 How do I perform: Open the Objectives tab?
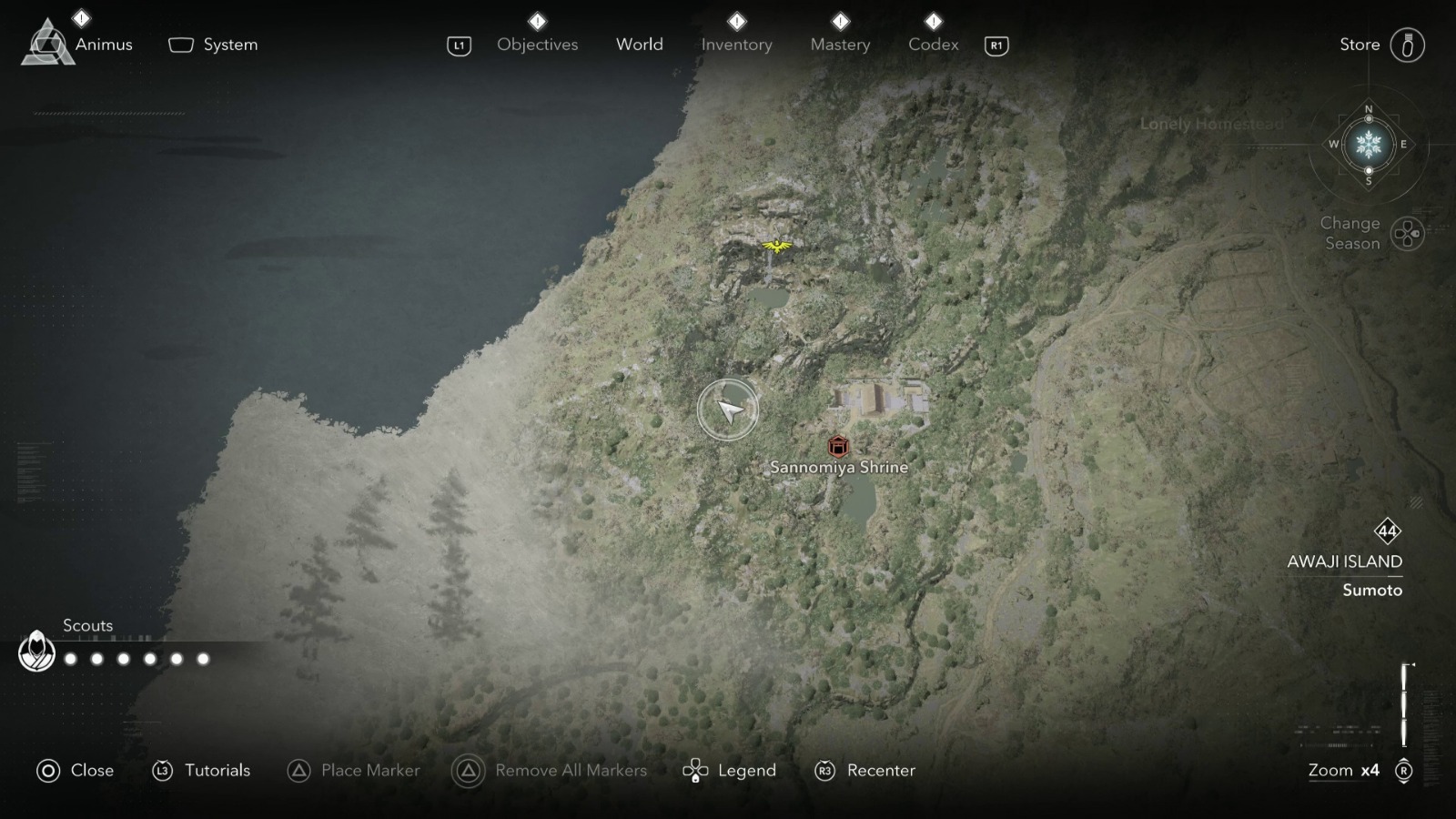pyautogui.click(x=537, y=44)
